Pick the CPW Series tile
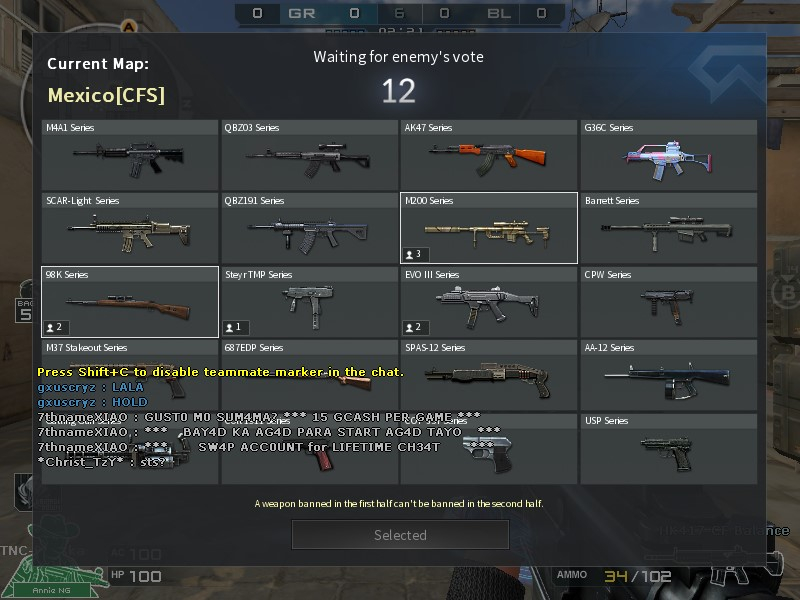The width and height of the screenshot is (800, 600). (x=668, y=302)
